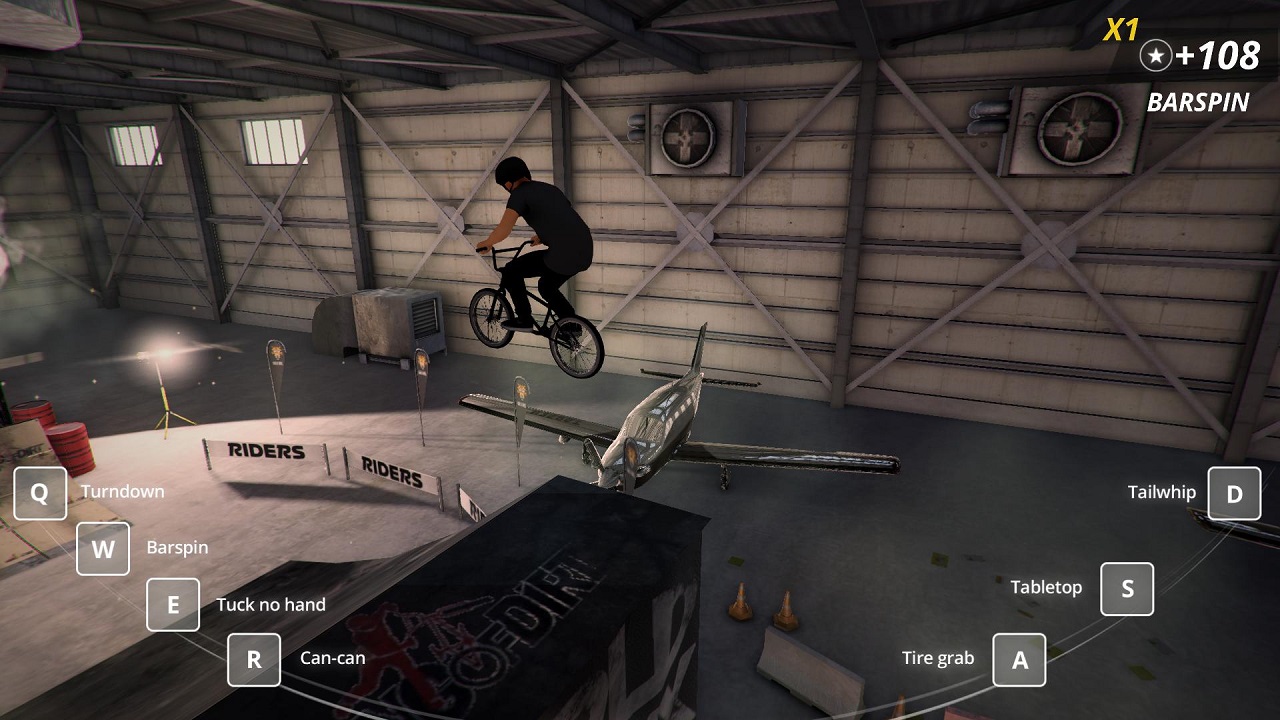Activate the Tuck no hand trick
Screen dimensions: 1280x720
[173, 605]
